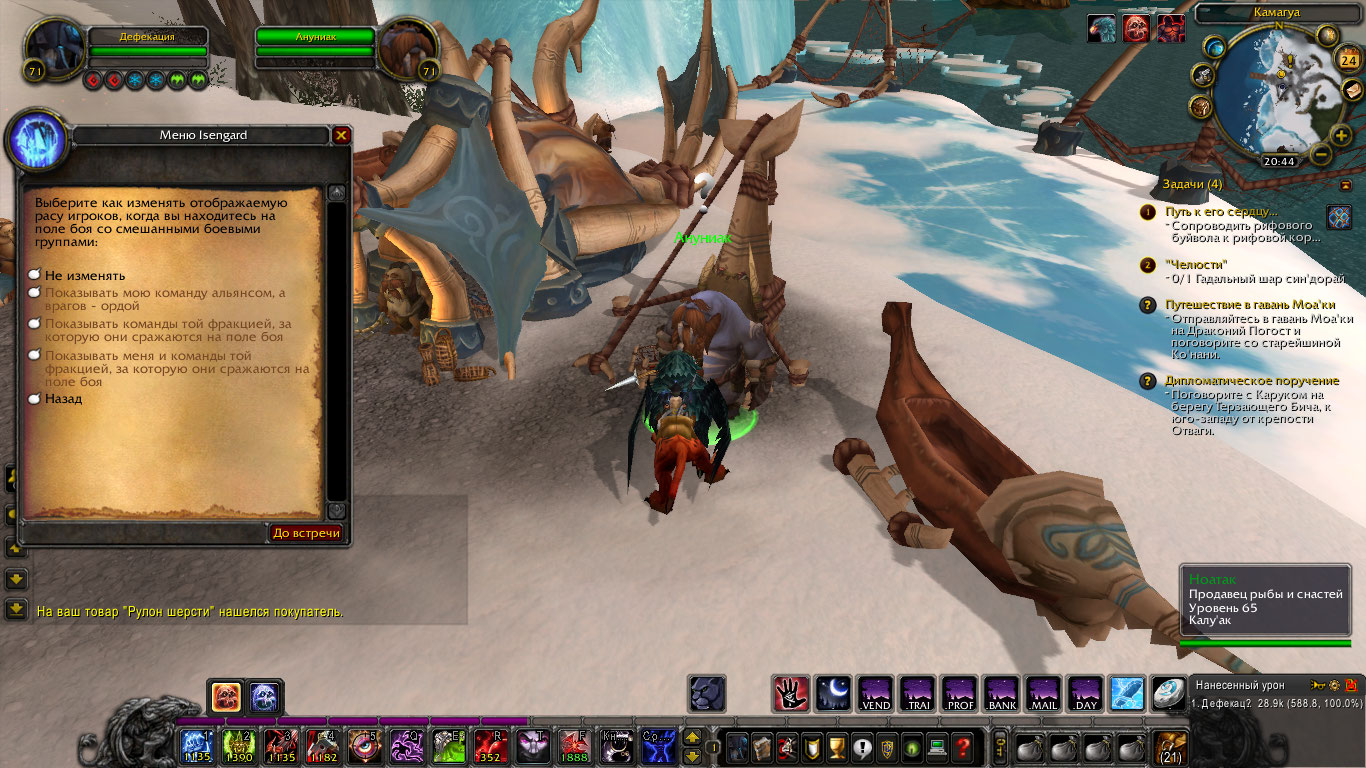Collapse the quest tracker "Задачи" list
The width and height of the screenshot is (1366, 768).
coord(1346,185)
